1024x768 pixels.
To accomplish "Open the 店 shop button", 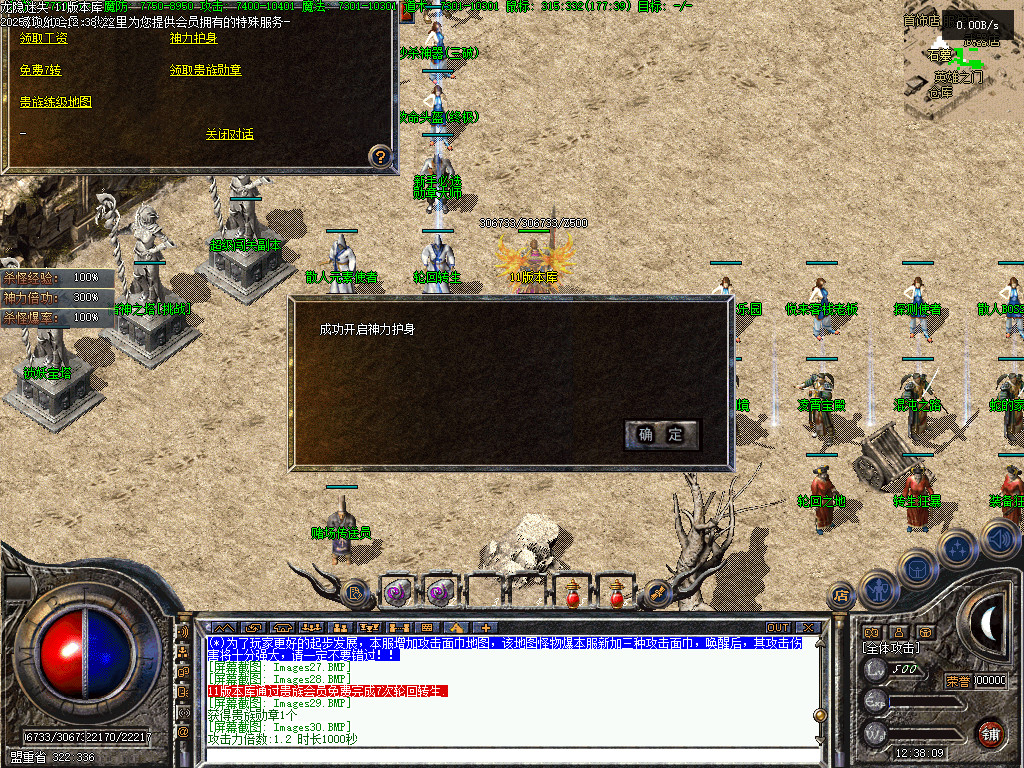I will coord(841,596).
